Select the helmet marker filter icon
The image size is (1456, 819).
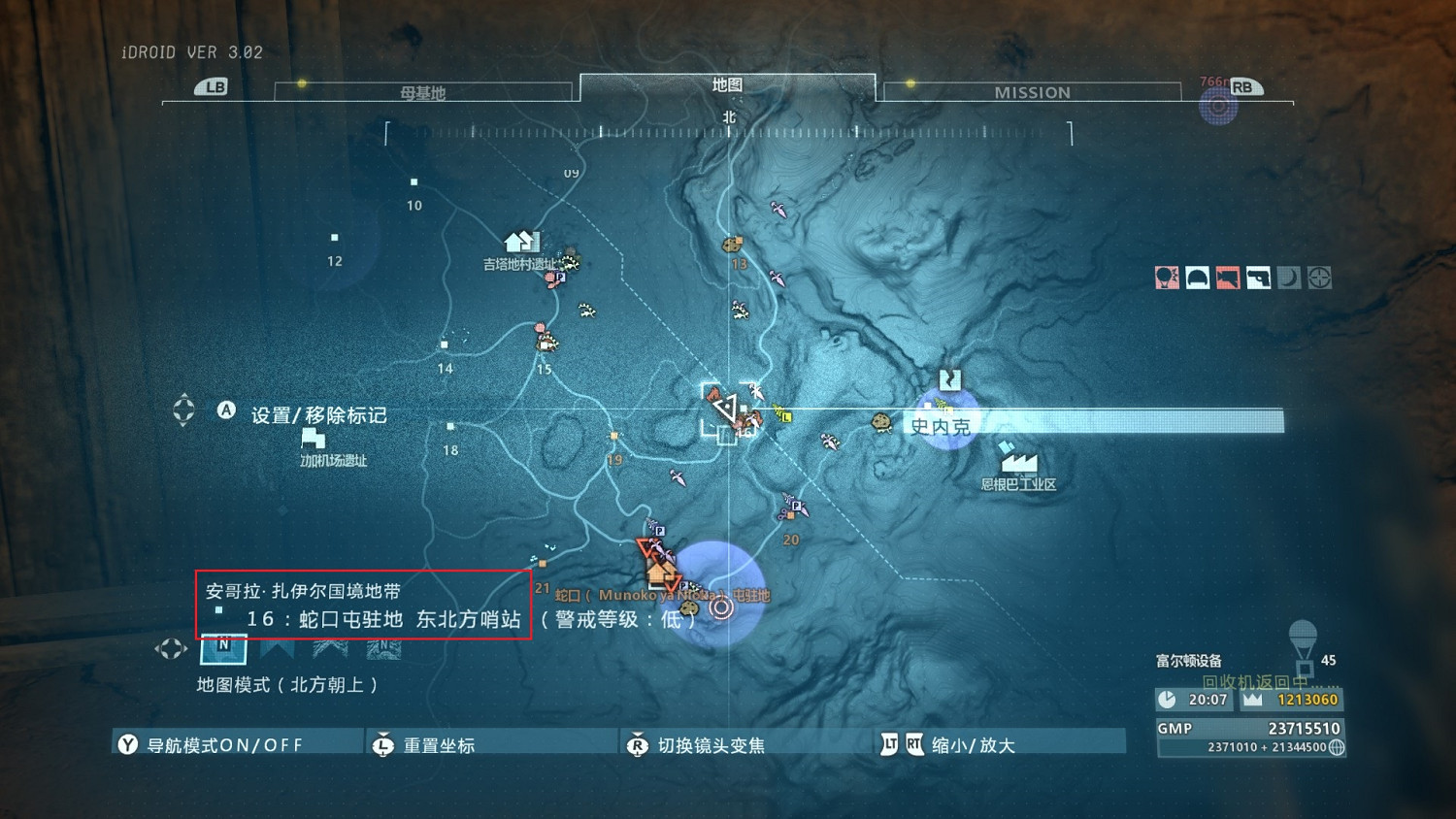pos(1197,278)
